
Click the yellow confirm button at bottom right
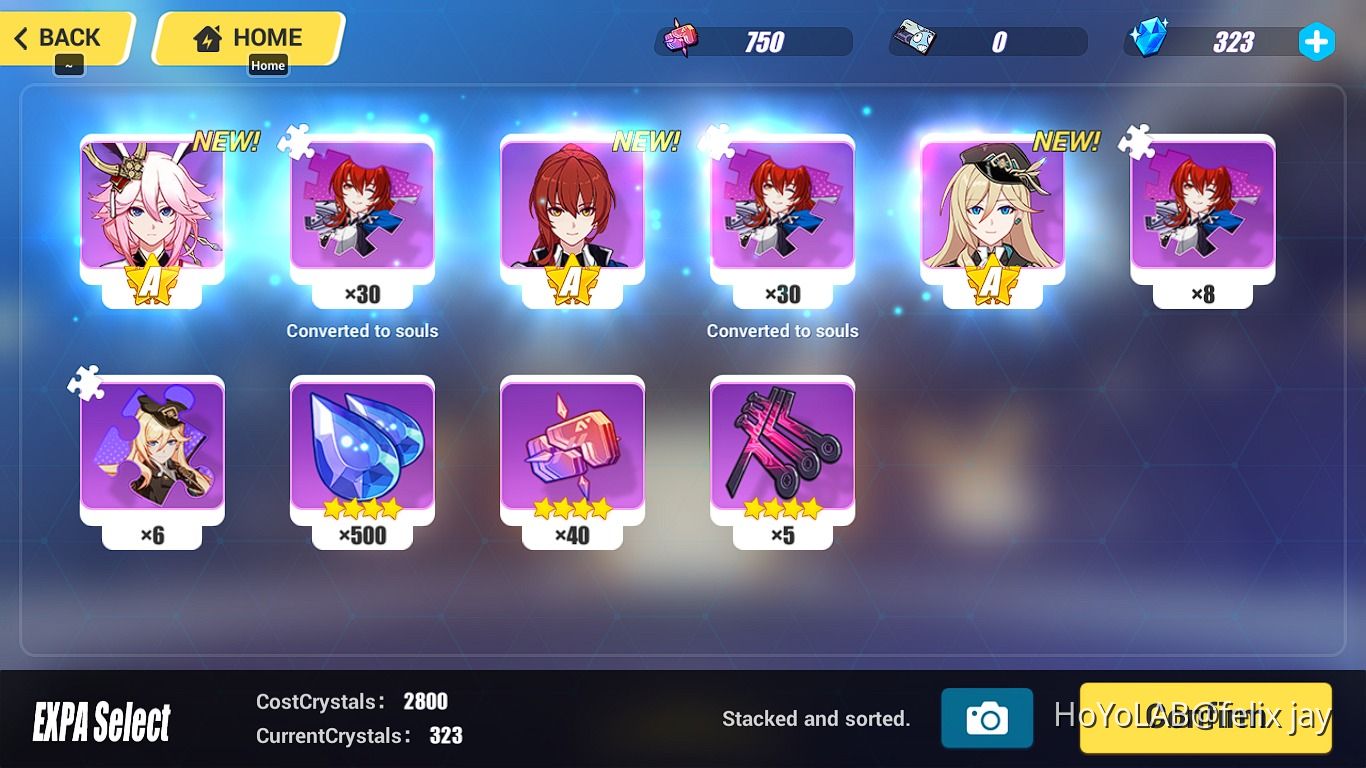click(x=1205, y=718)
